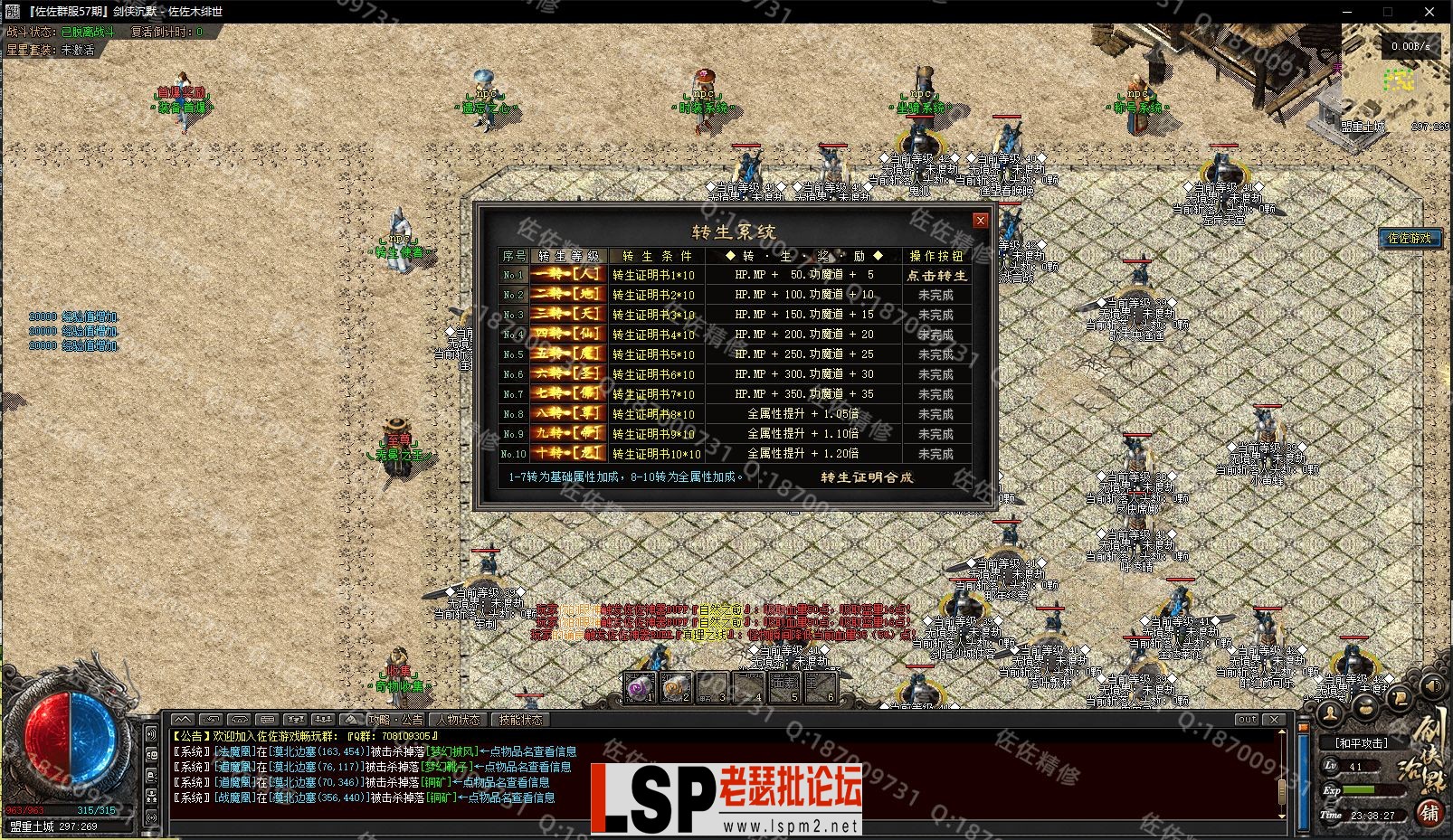Toggle sound with the speaker icon
Screen dimensions: 1453x840
1431,685
